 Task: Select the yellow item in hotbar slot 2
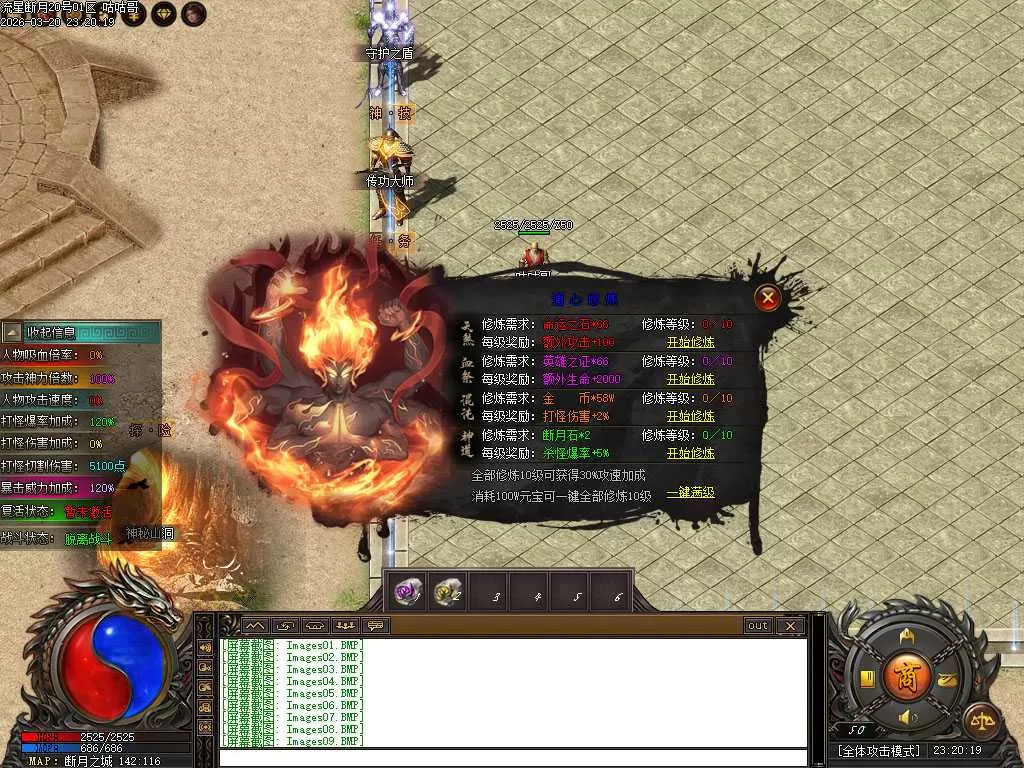coord(447,592)
